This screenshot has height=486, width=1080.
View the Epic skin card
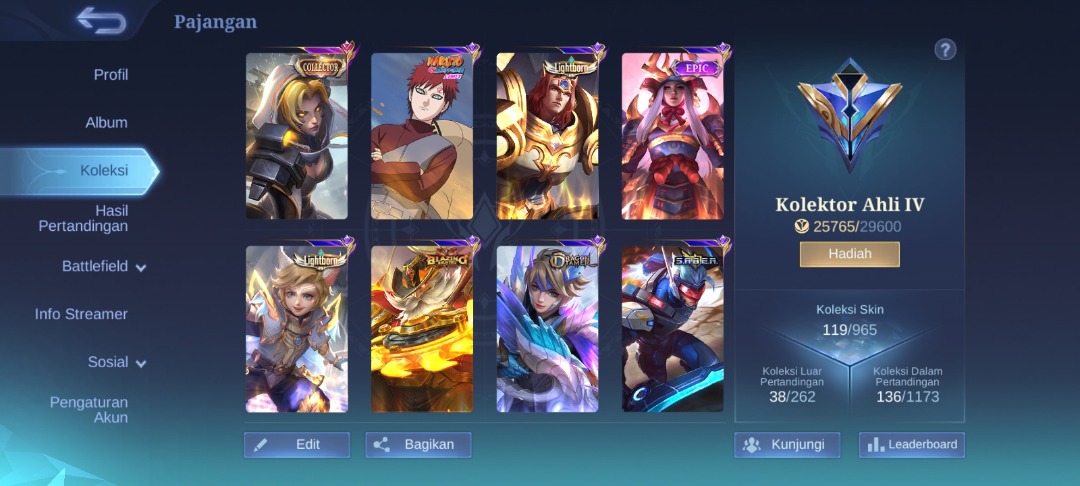[x=672, y=136]
